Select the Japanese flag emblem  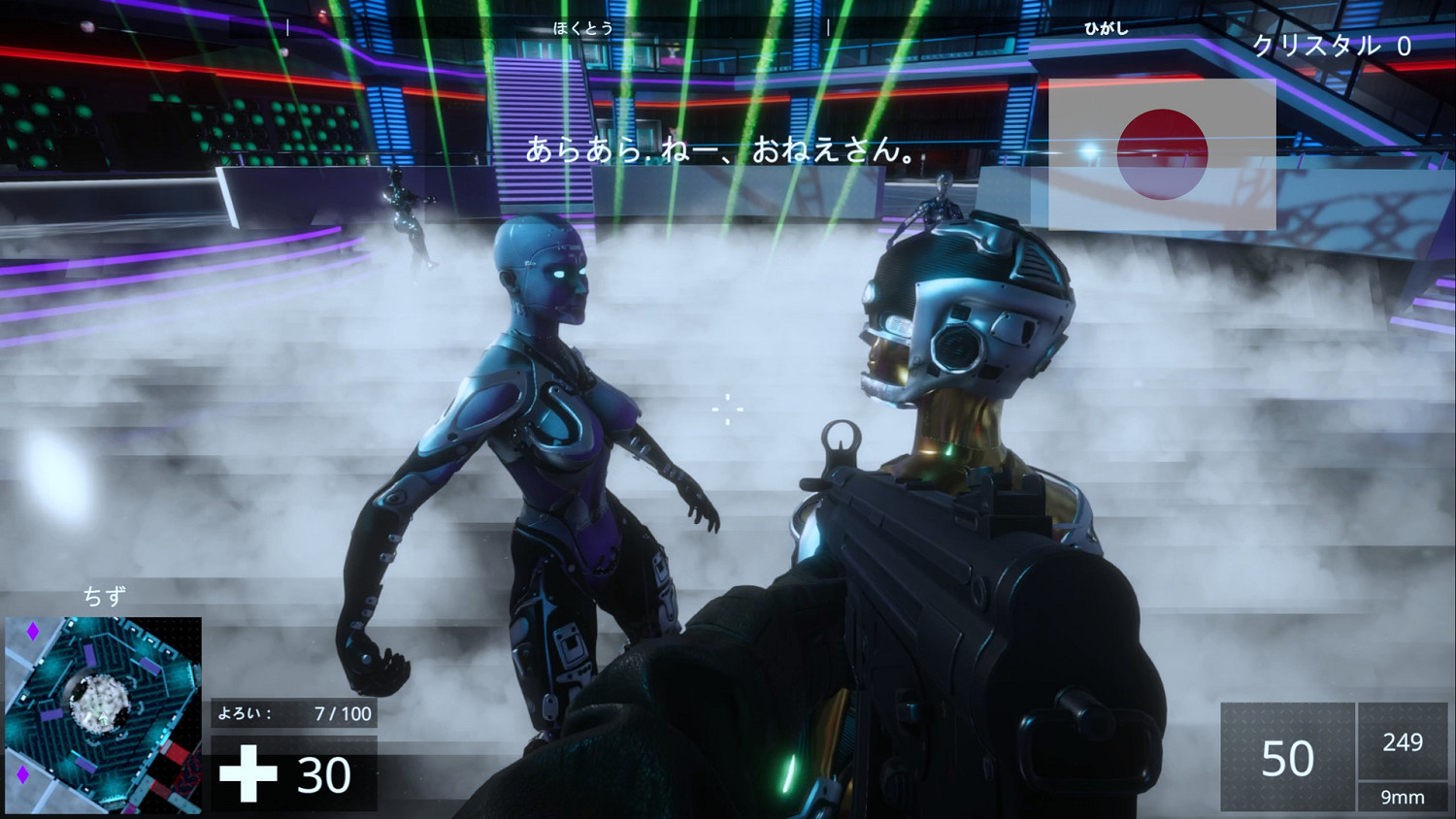click(1162, 153)
